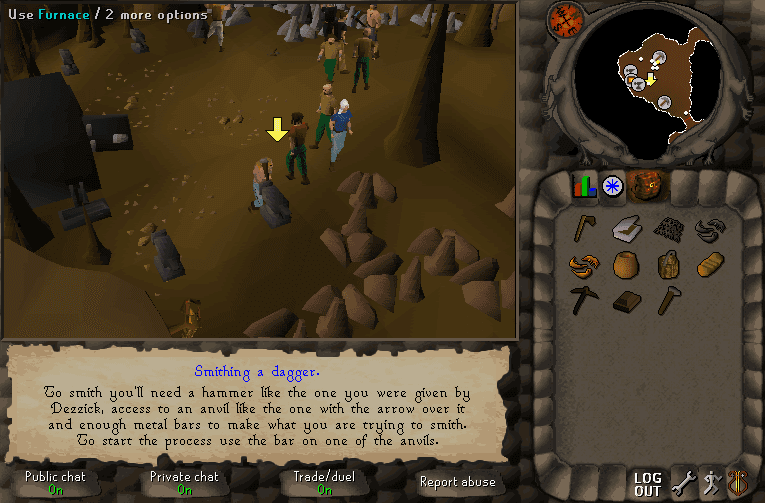Open the wrench settings tab
This screenshot has width=765, height=503.
coord(682,484)
